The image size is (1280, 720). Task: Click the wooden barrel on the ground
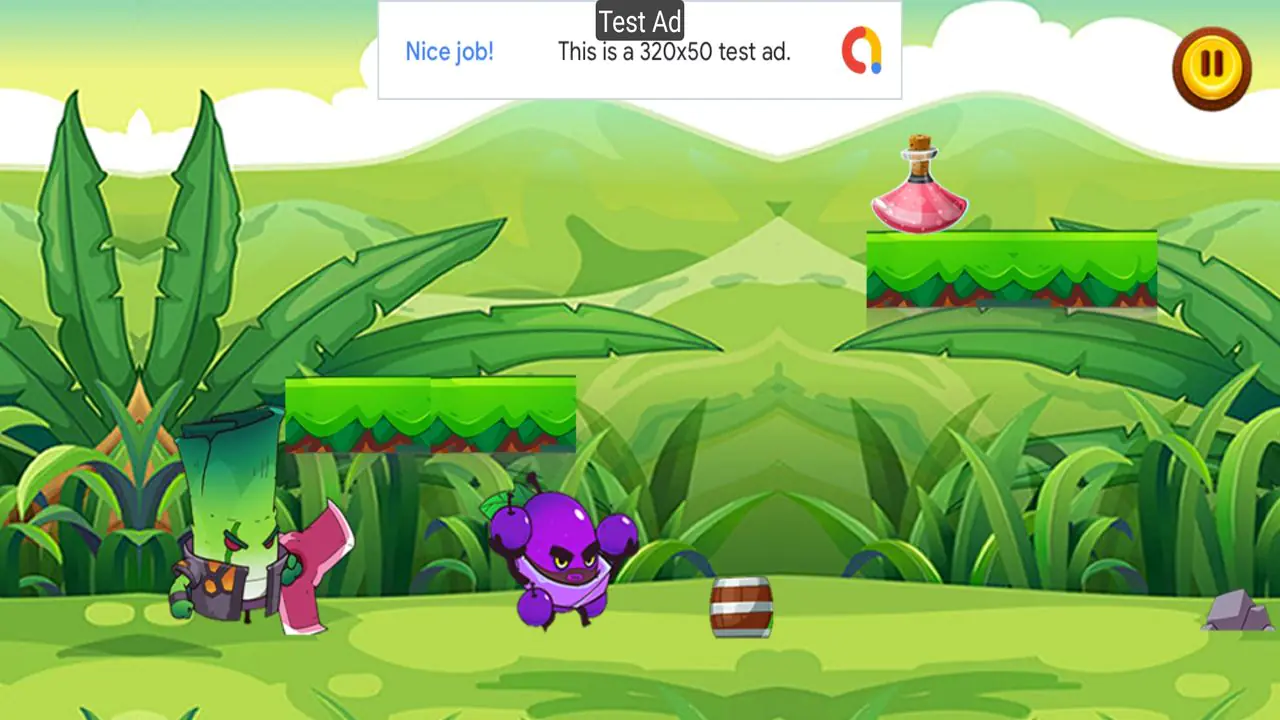(x=741, y=606)
